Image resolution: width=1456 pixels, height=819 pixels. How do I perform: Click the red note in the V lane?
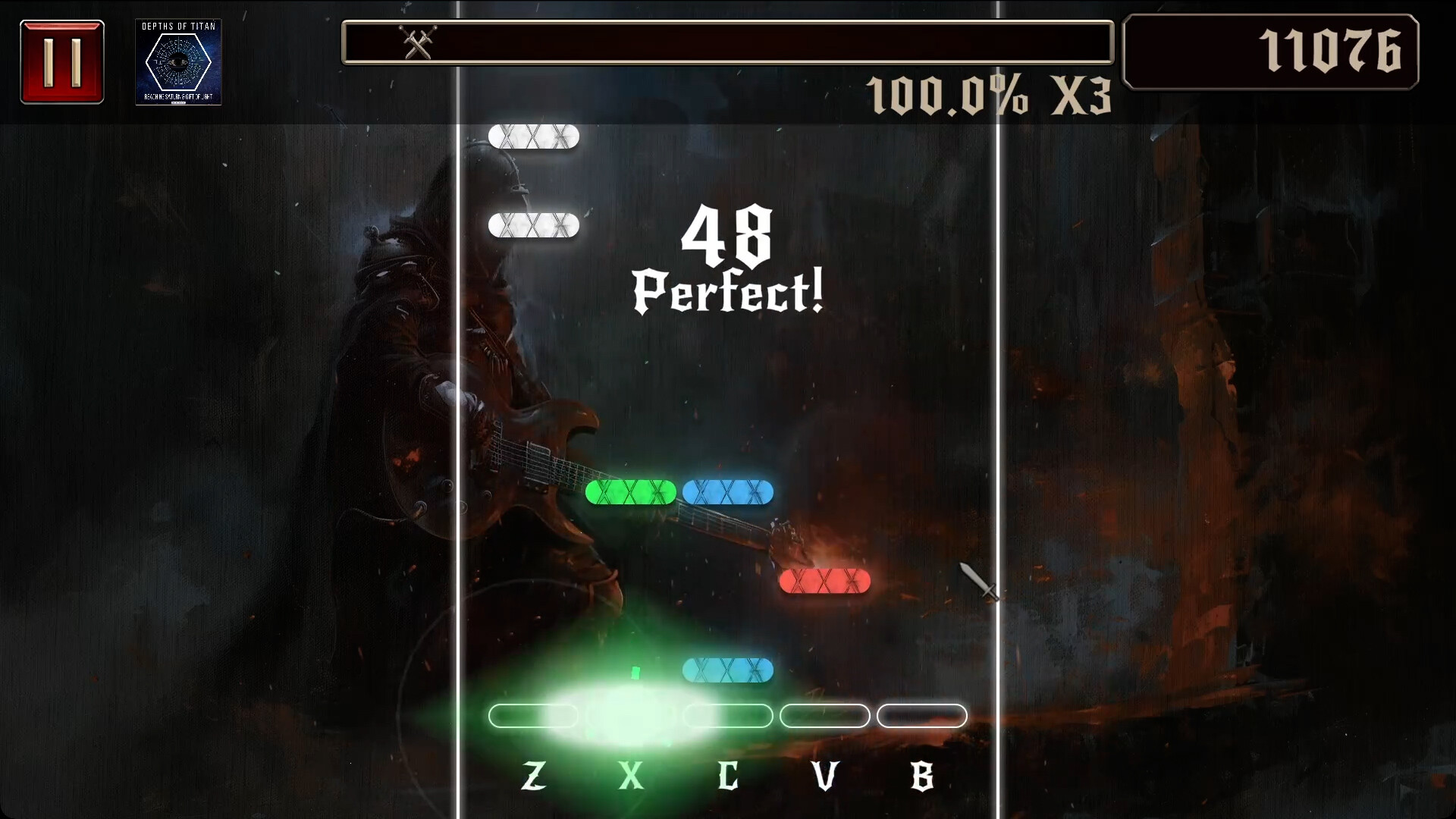tap(825, 581)
